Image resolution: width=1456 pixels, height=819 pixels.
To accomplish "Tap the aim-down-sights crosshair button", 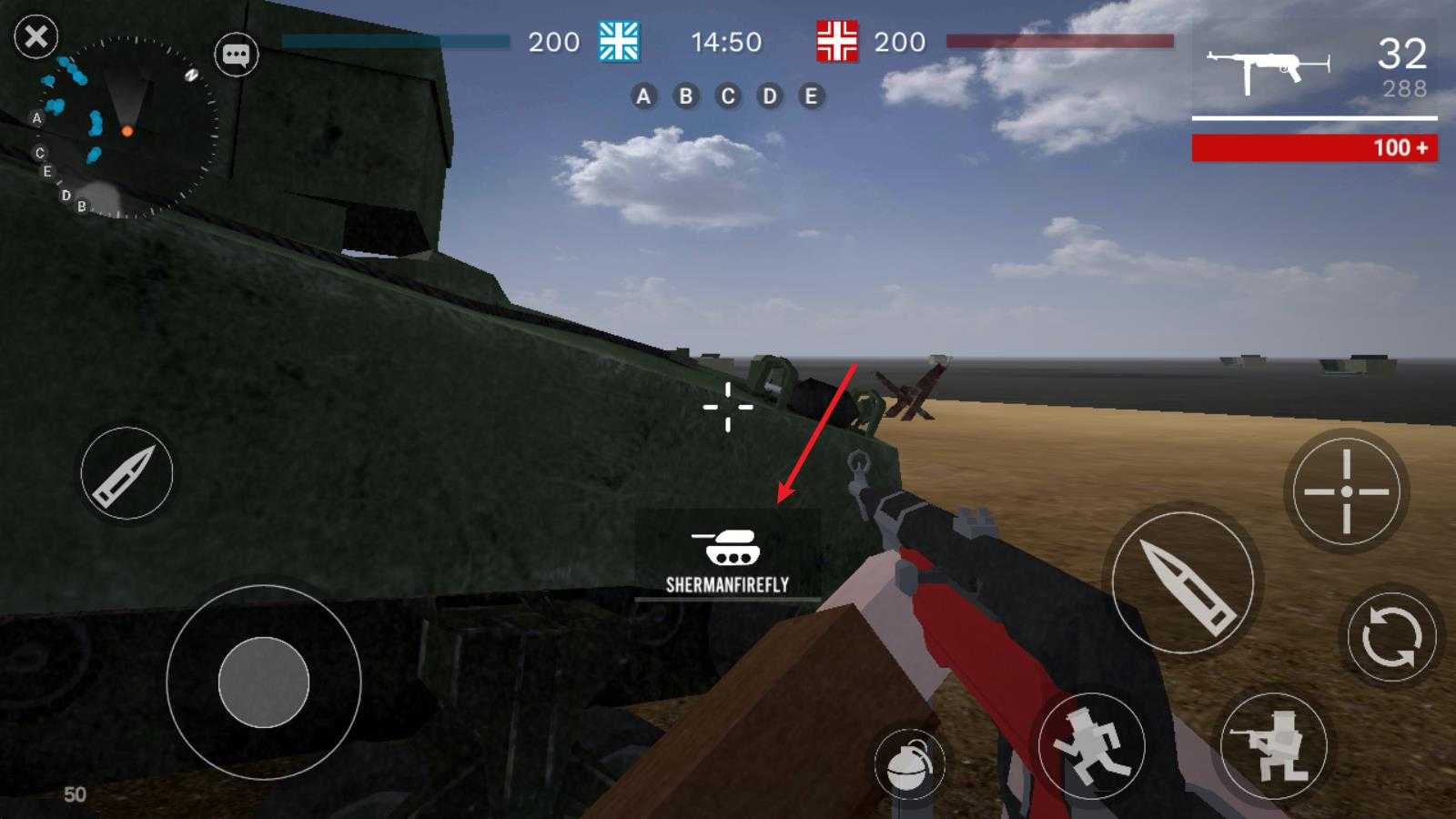I will [1346, 491].
